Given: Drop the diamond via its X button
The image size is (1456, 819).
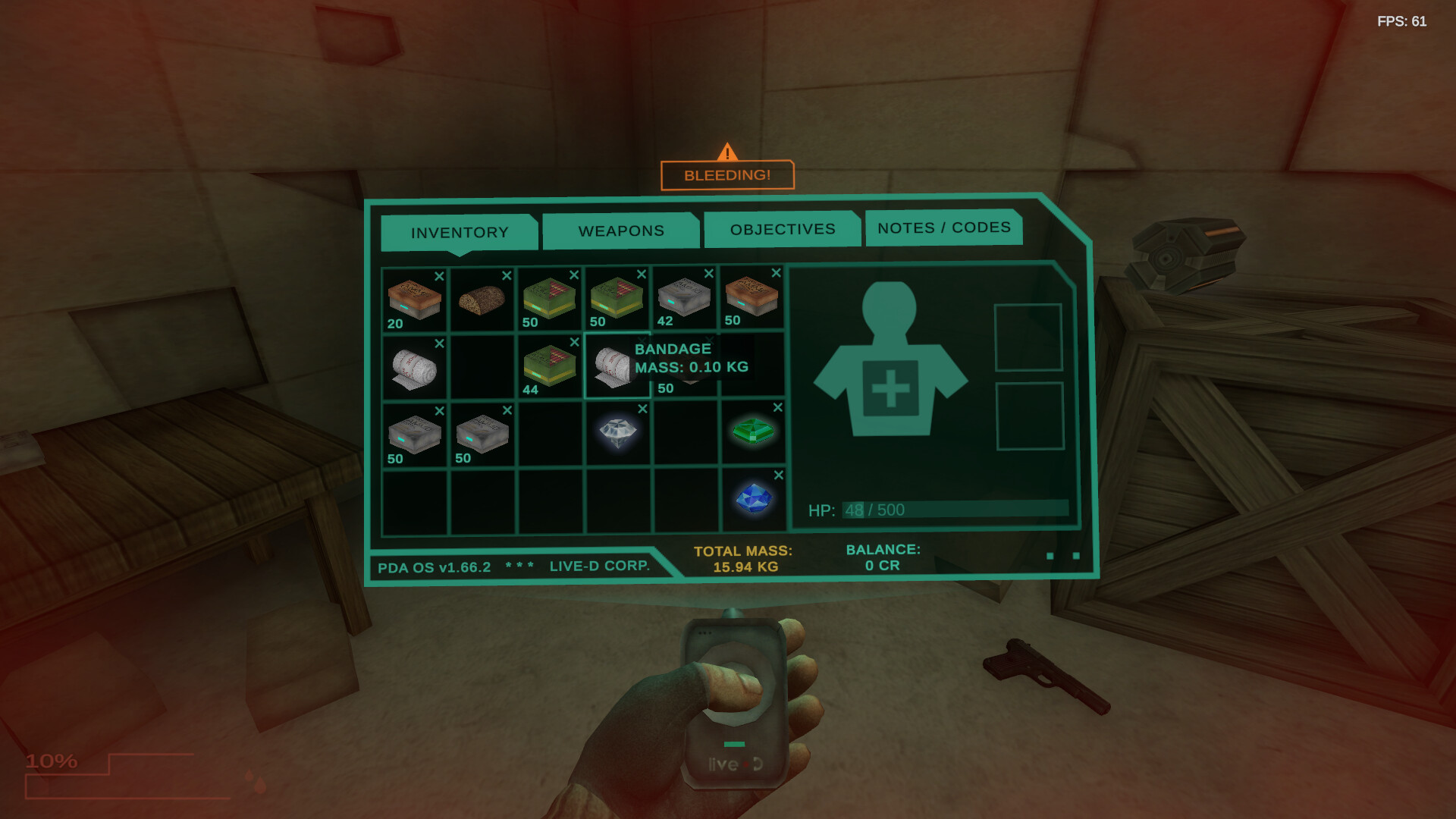Looking at the screenshot, I should coord(641,407).
